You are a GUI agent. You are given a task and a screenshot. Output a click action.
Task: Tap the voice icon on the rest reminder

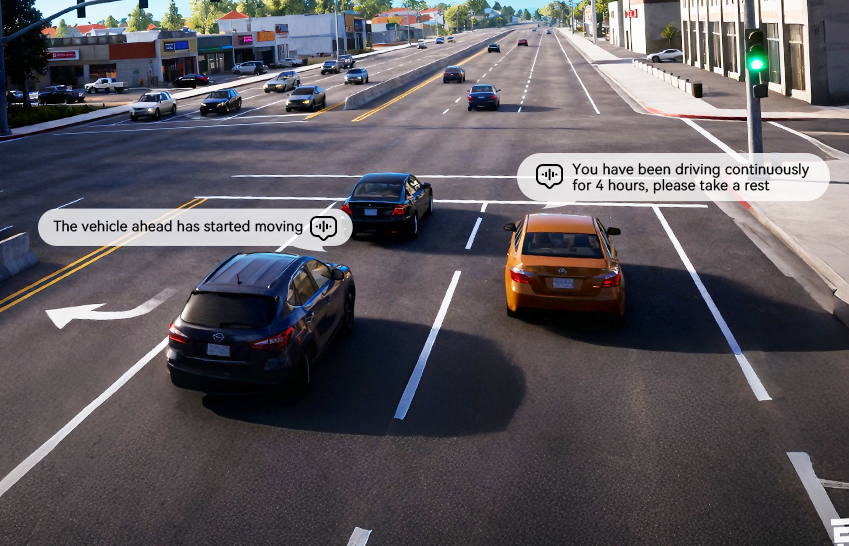pos(549,177)
